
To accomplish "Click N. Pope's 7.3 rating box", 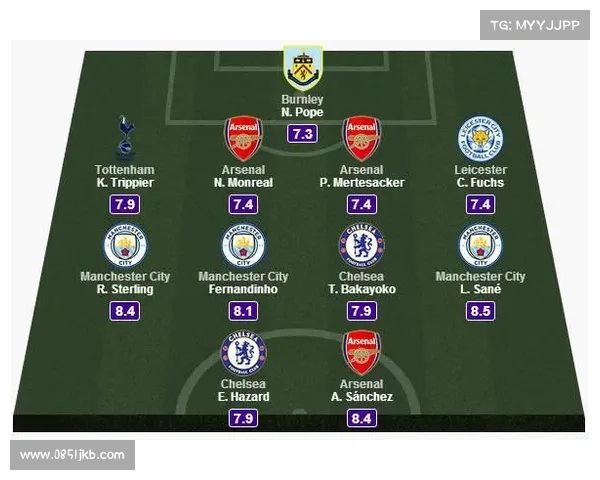I will tap(302, 135).
